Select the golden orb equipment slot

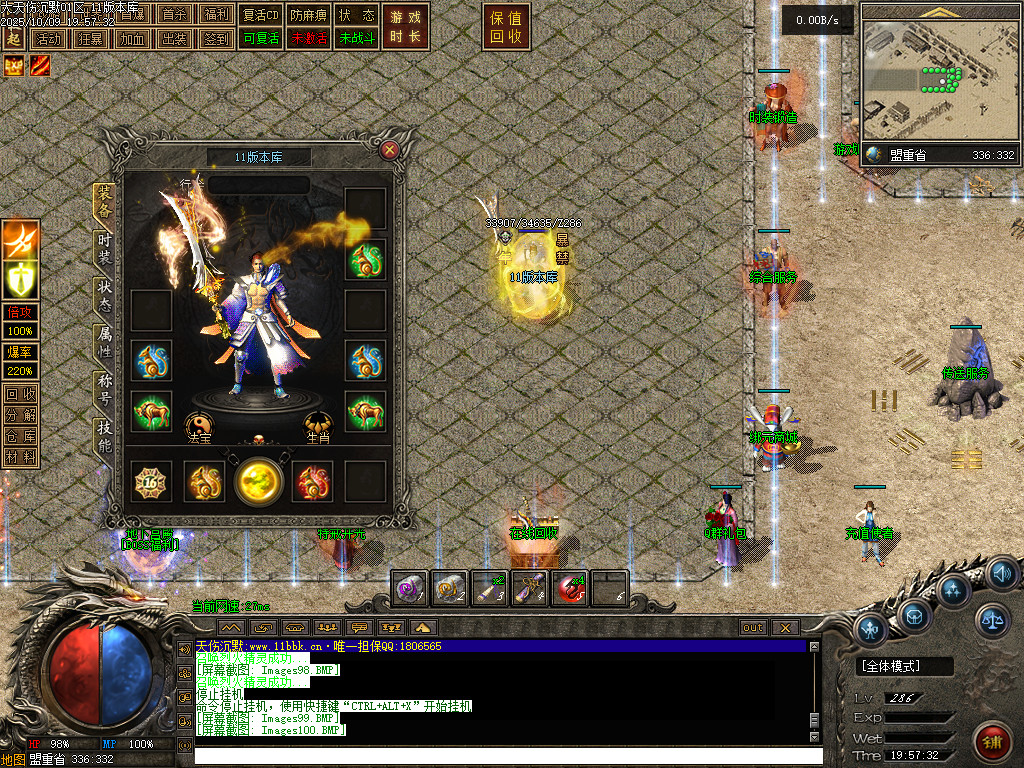259,481
